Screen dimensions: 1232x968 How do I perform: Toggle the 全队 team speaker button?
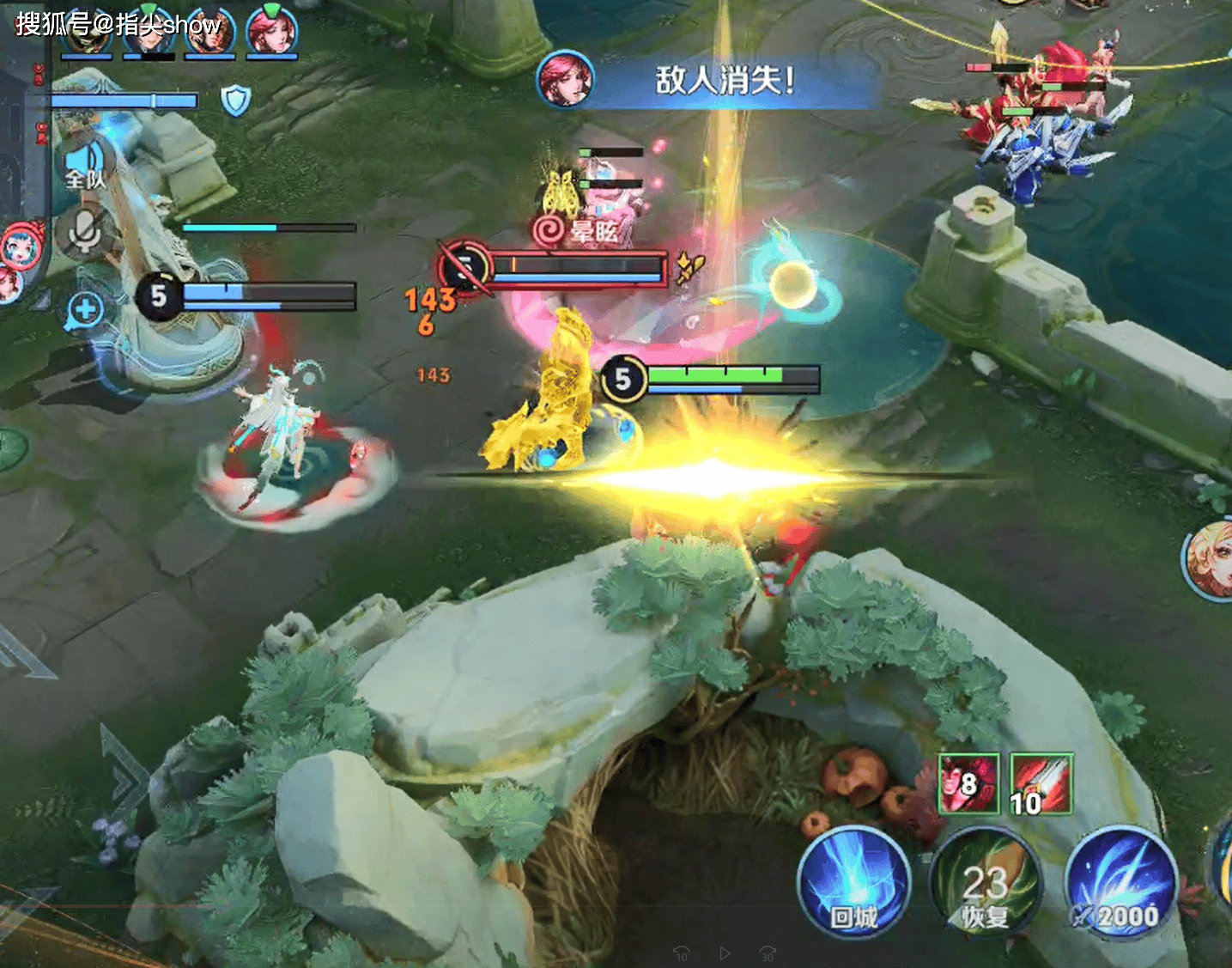pos(86,165)
